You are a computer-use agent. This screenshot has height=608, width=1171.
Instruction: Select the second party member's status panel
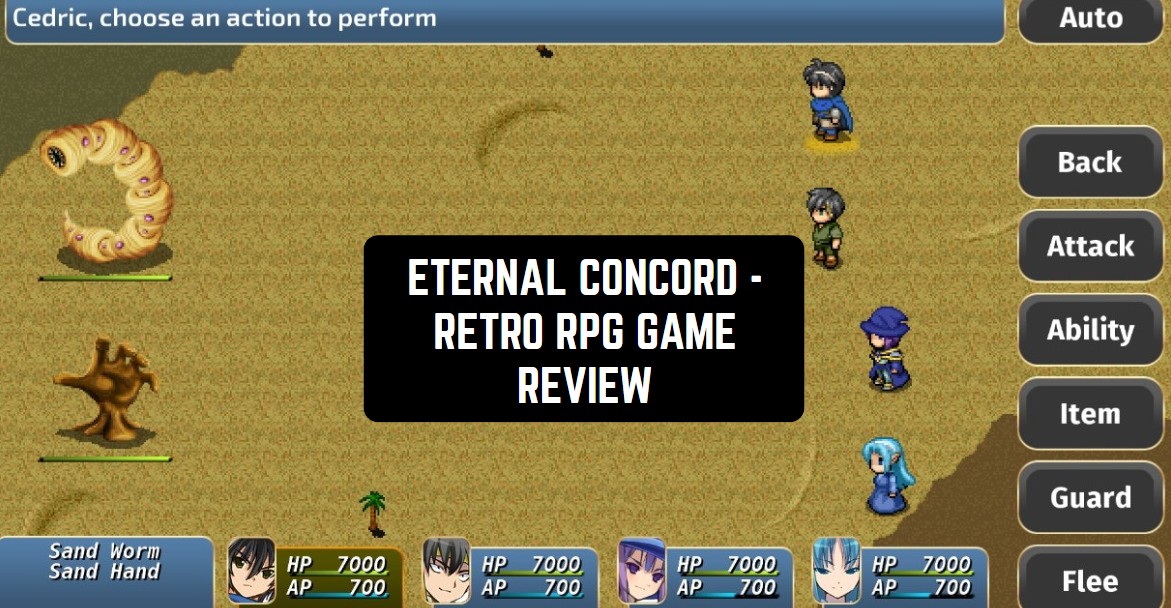pyautogui.click(x=510, y=574)
